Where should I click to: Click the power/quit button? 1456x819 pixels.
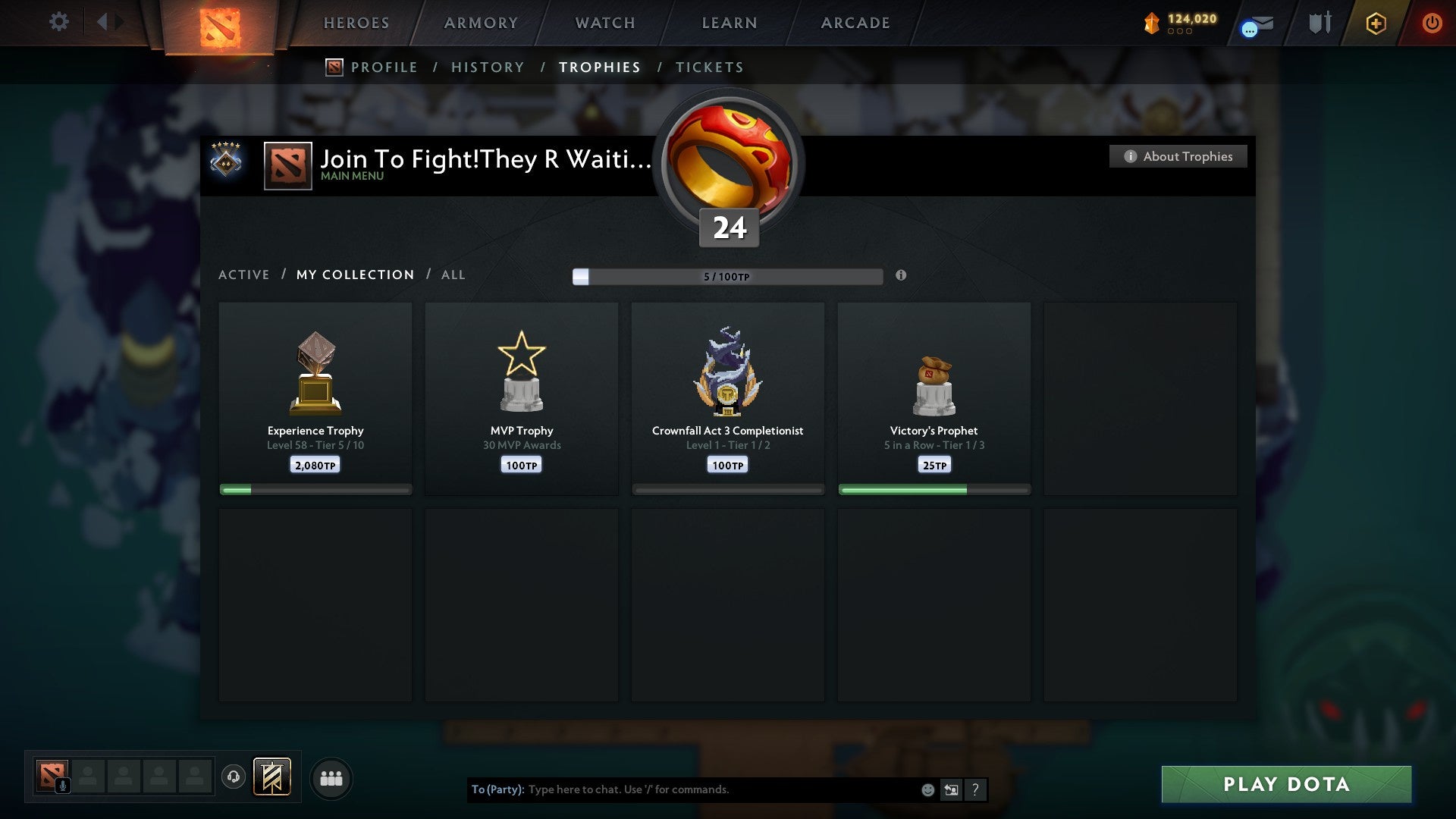[1432, 23]
